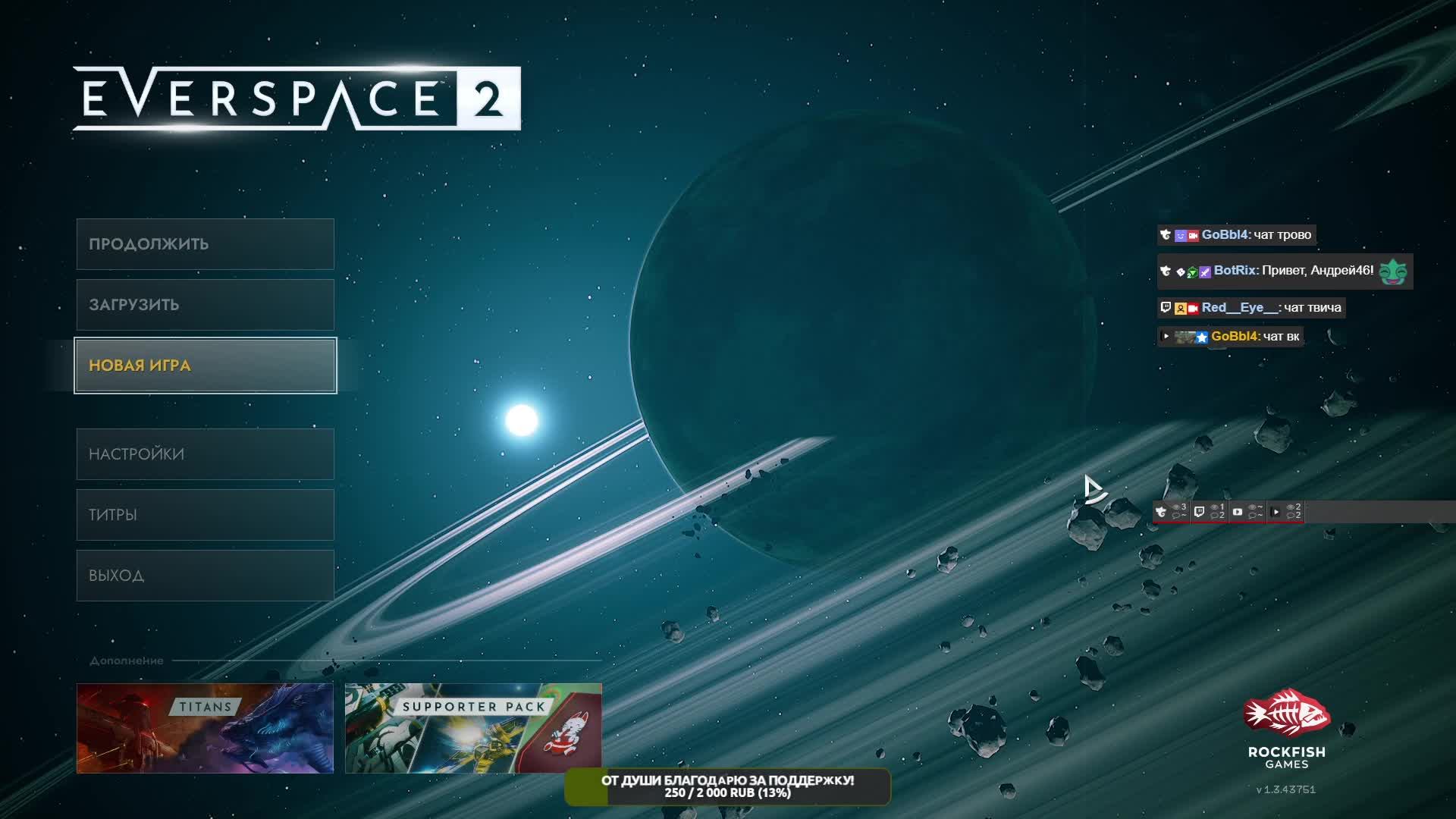The width and height of the screenshot is (1456, 819).
Task: Start a new game via Новая игра
Action: (205, 366)
